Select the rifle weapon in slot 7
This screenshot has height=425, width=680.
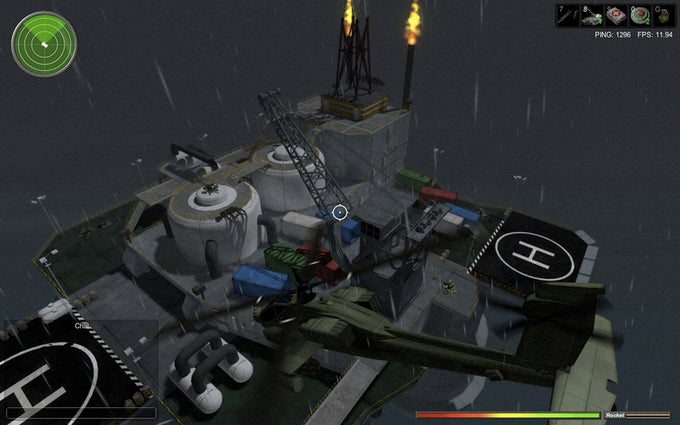(568, 15)
